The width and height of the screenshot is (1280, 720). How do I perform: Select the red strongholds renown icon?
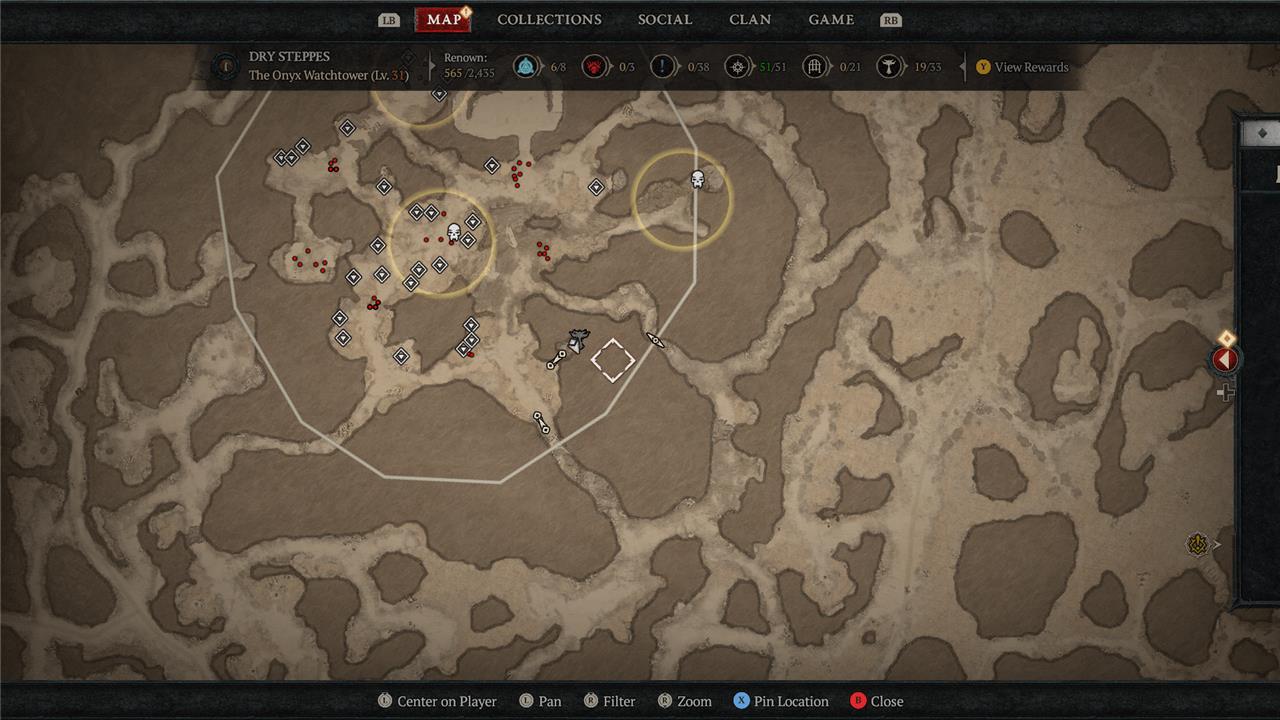pos(594,67)
